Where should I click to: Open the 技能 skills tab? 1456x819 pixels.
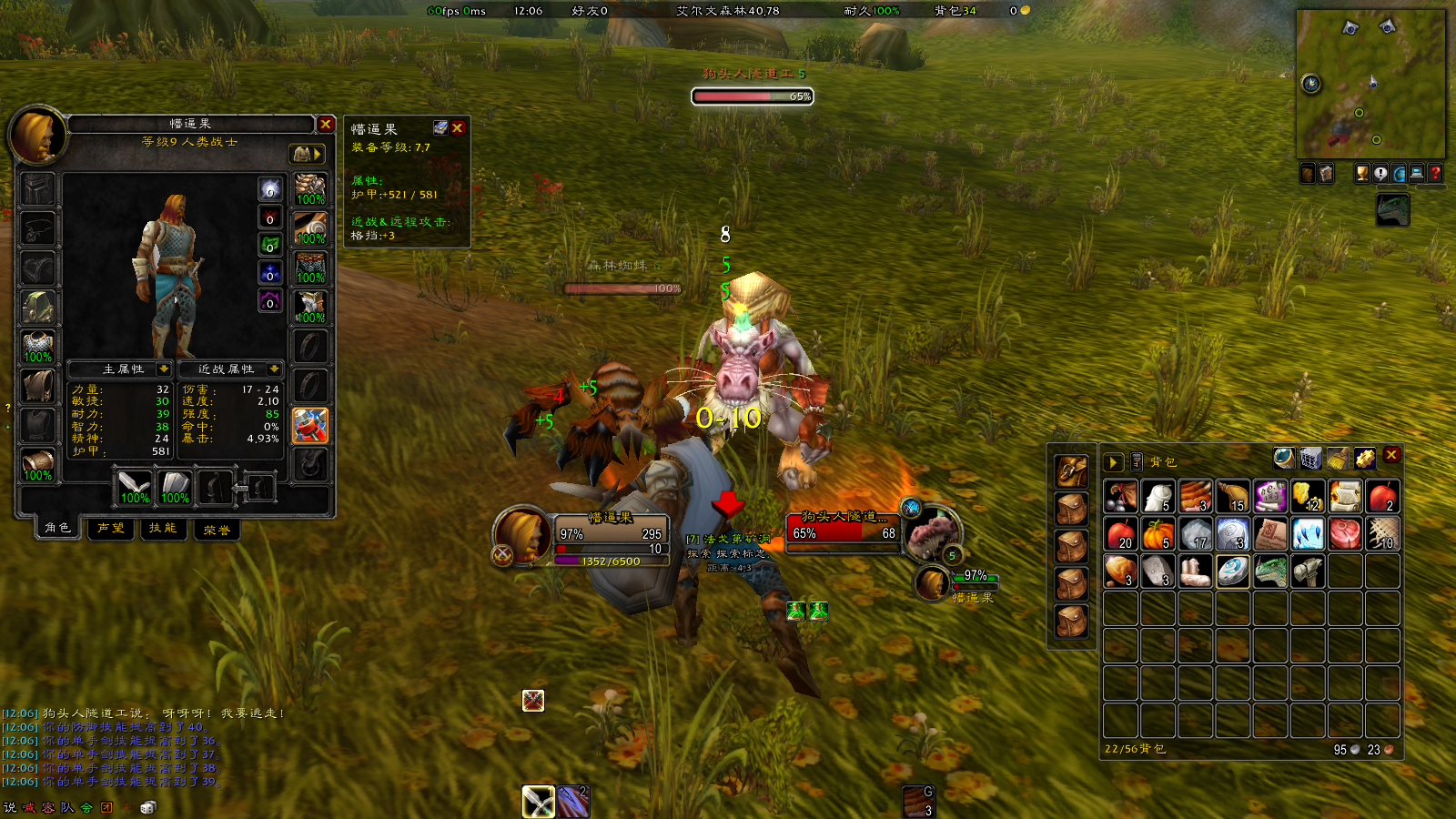coord(163,528)
